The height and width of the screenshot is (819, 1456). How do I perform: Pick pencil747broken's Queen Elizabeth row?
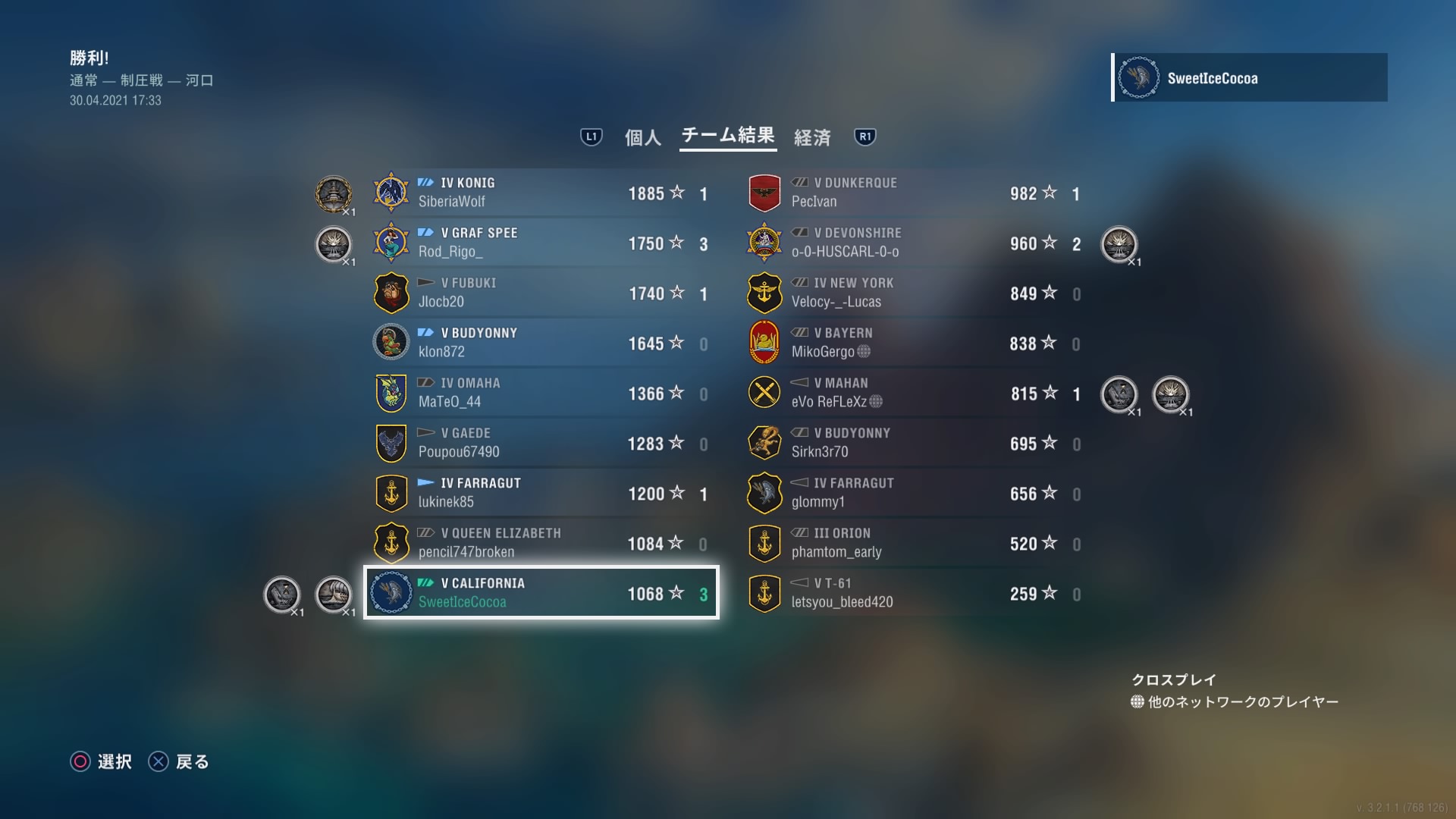point(541,543)
